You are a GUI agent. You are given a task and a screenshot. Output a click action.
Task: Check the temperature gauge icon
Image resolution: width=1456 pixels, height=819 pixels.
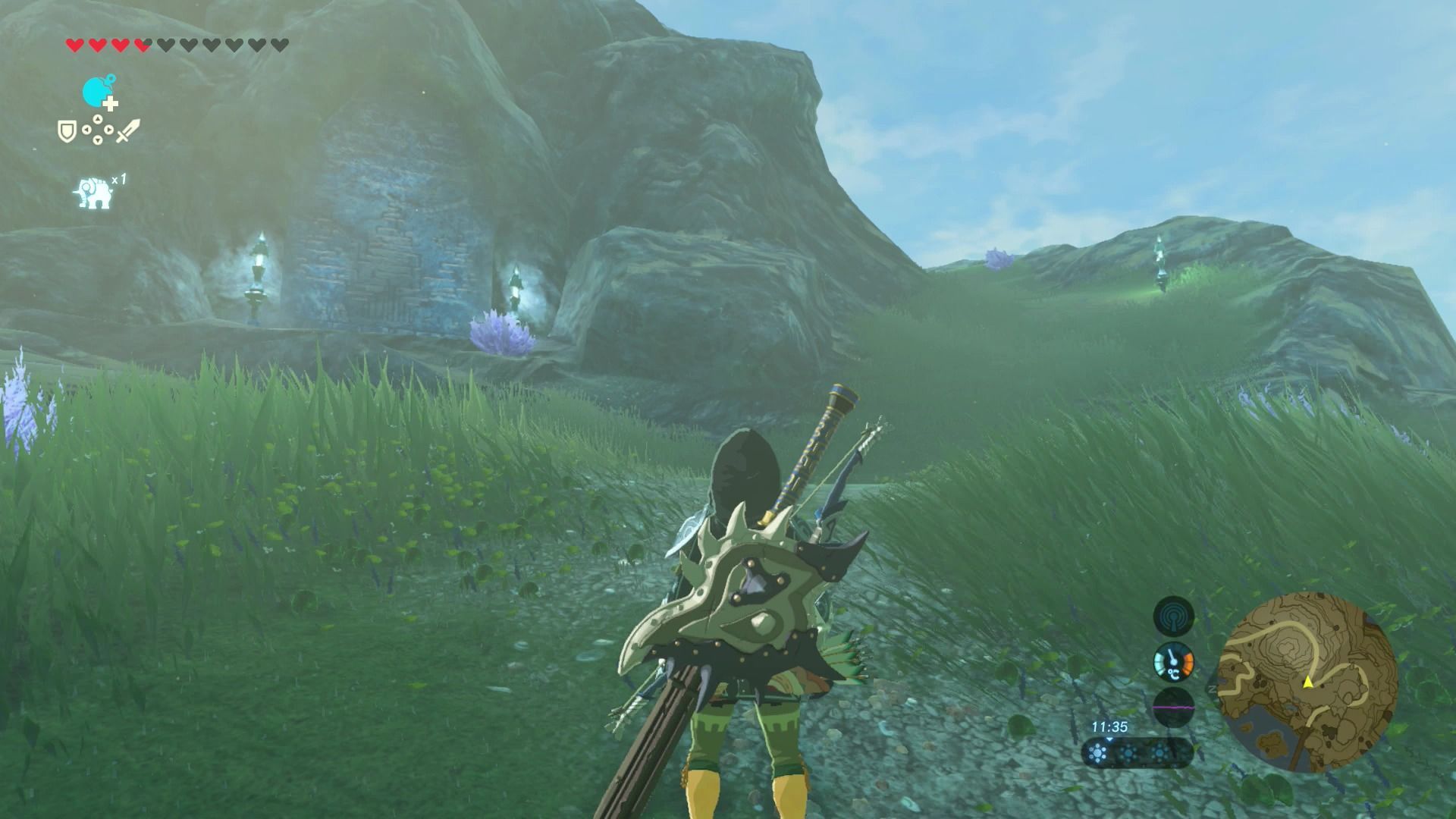pos(1173,662)
